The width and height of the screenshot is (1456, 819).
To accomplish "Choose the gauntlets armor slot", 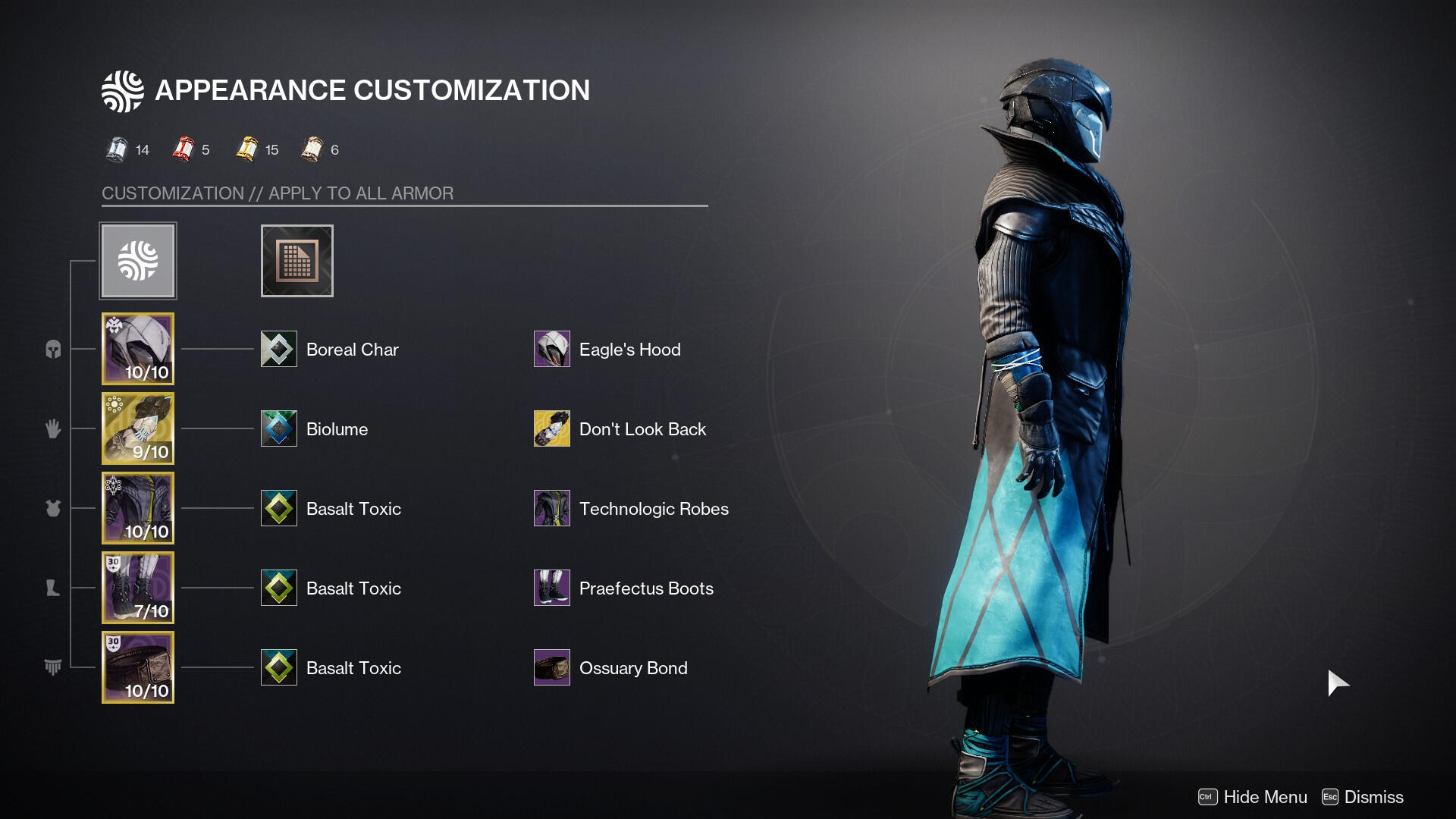I will click(138, 428).
